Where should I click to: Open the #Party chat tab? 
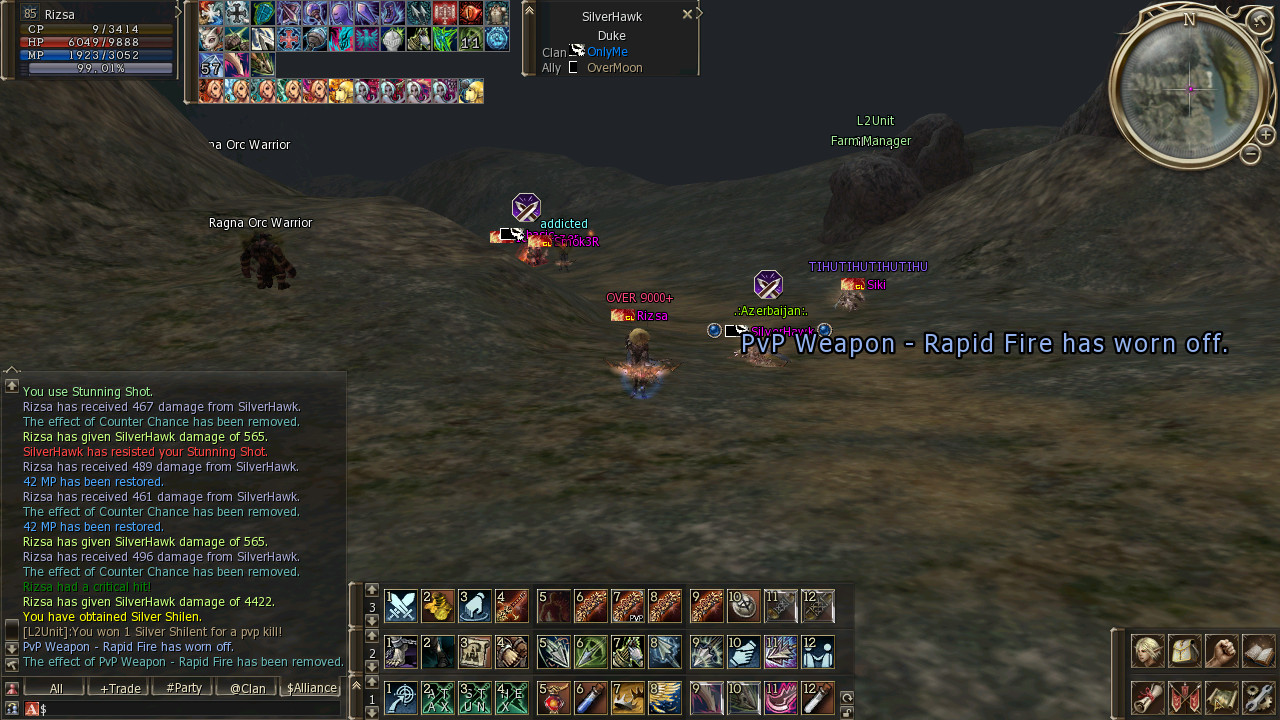pyautogui.click(x=183, y=688)
